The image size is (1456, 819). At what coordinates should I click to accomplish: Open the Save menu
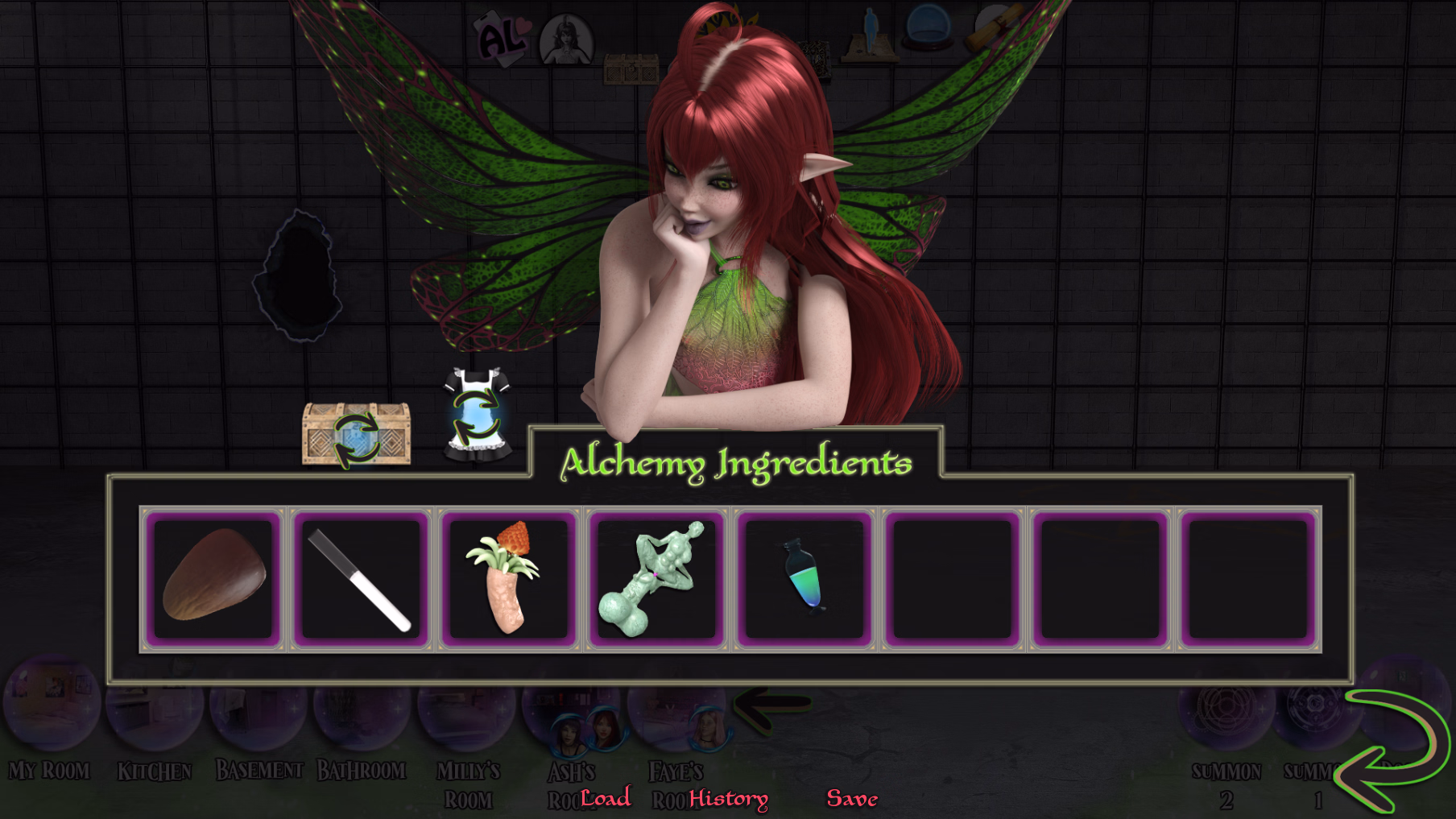point(852,798)
